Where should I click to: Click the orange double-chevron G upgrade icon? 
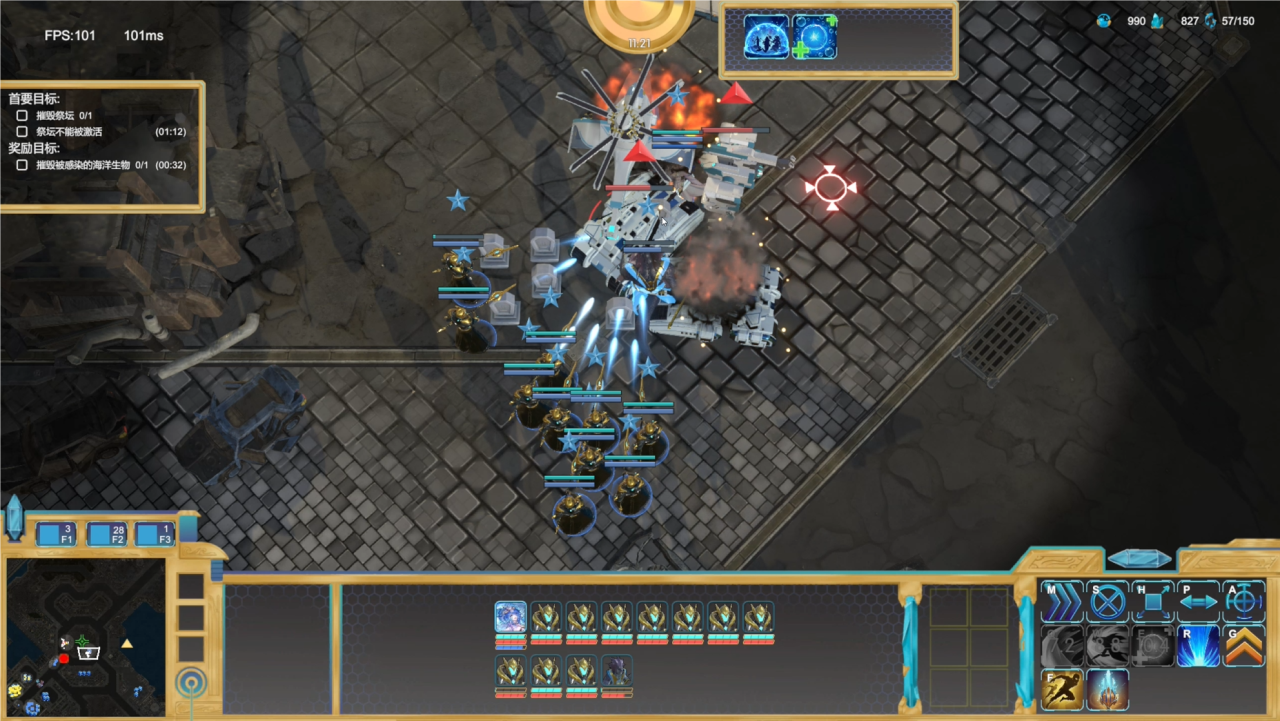pyautogui.click(x=1244, y=646)
